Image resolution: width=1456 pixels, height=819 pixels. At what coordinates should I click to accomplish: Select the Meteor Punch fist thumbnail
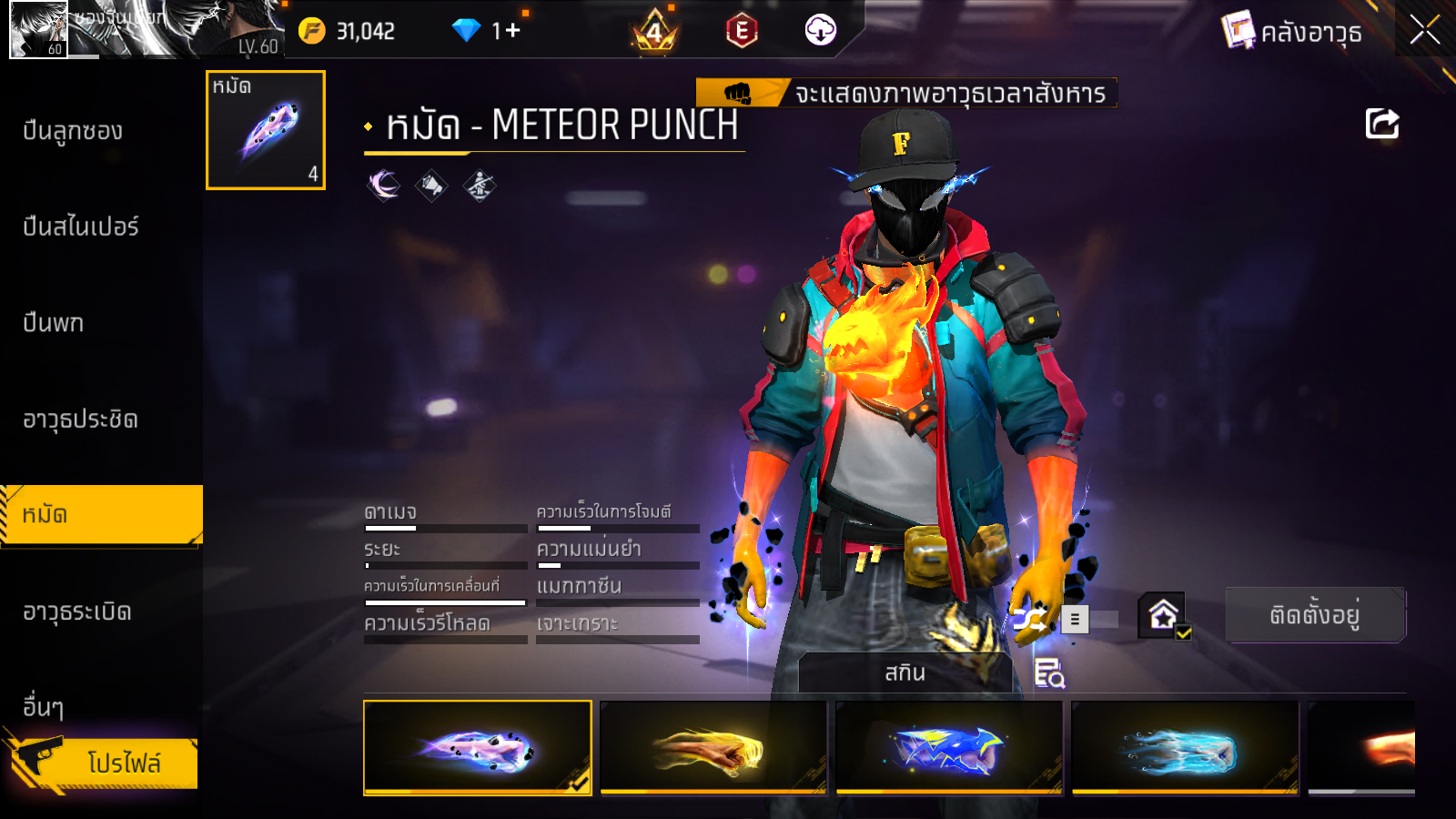coord(266,130)
